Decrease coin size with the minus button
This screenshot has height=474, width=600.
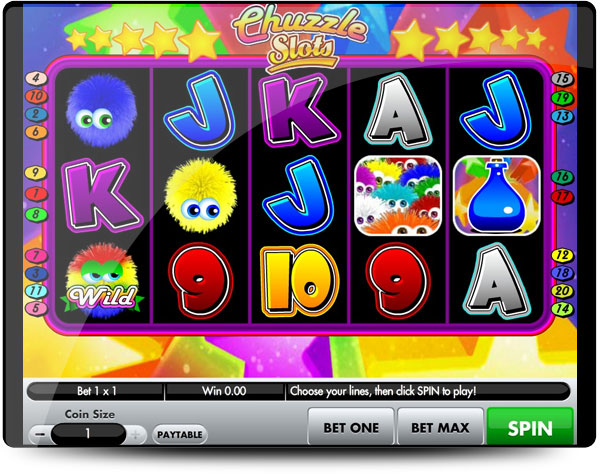(38, 435)
